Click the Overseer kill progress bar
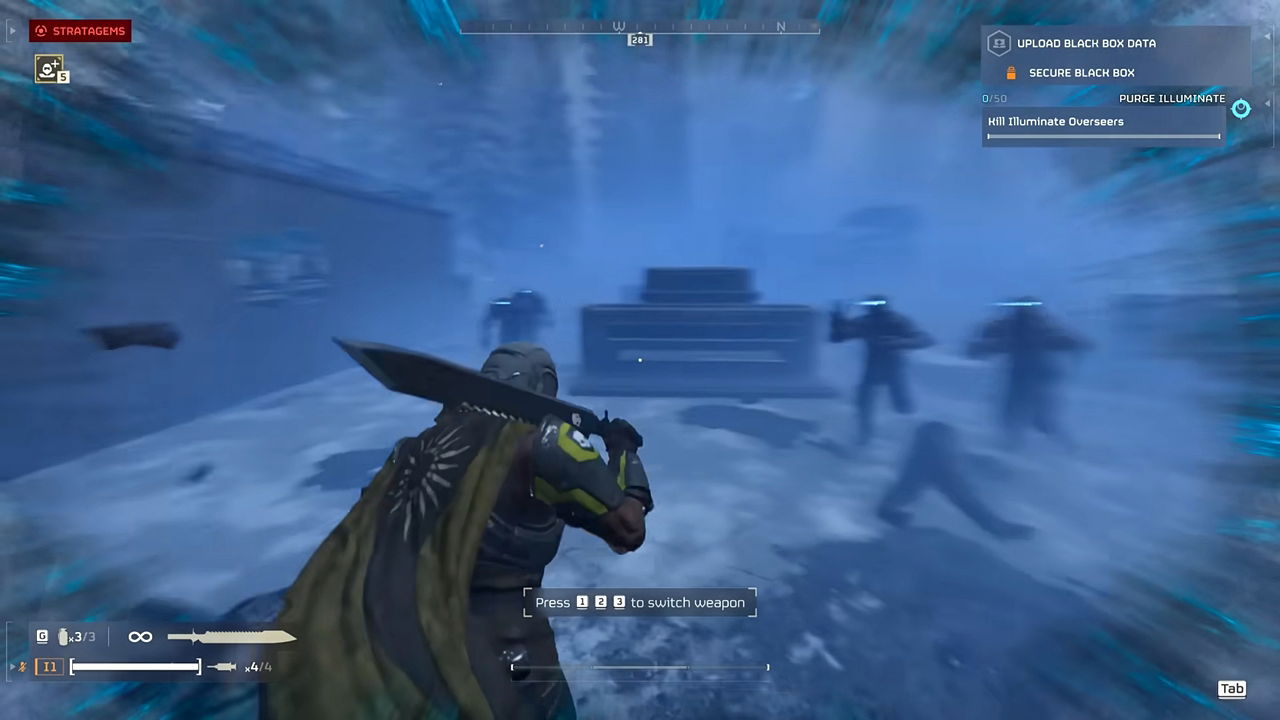 coord(1102,135)
